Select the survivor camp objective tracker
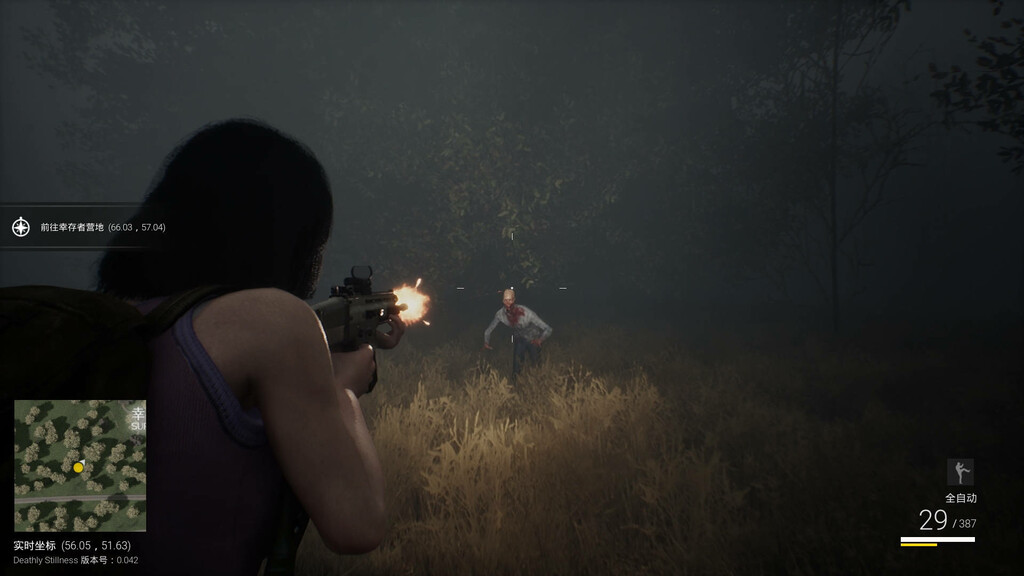Viewport: 1024px width, 576px height. [x=102, y=228]
